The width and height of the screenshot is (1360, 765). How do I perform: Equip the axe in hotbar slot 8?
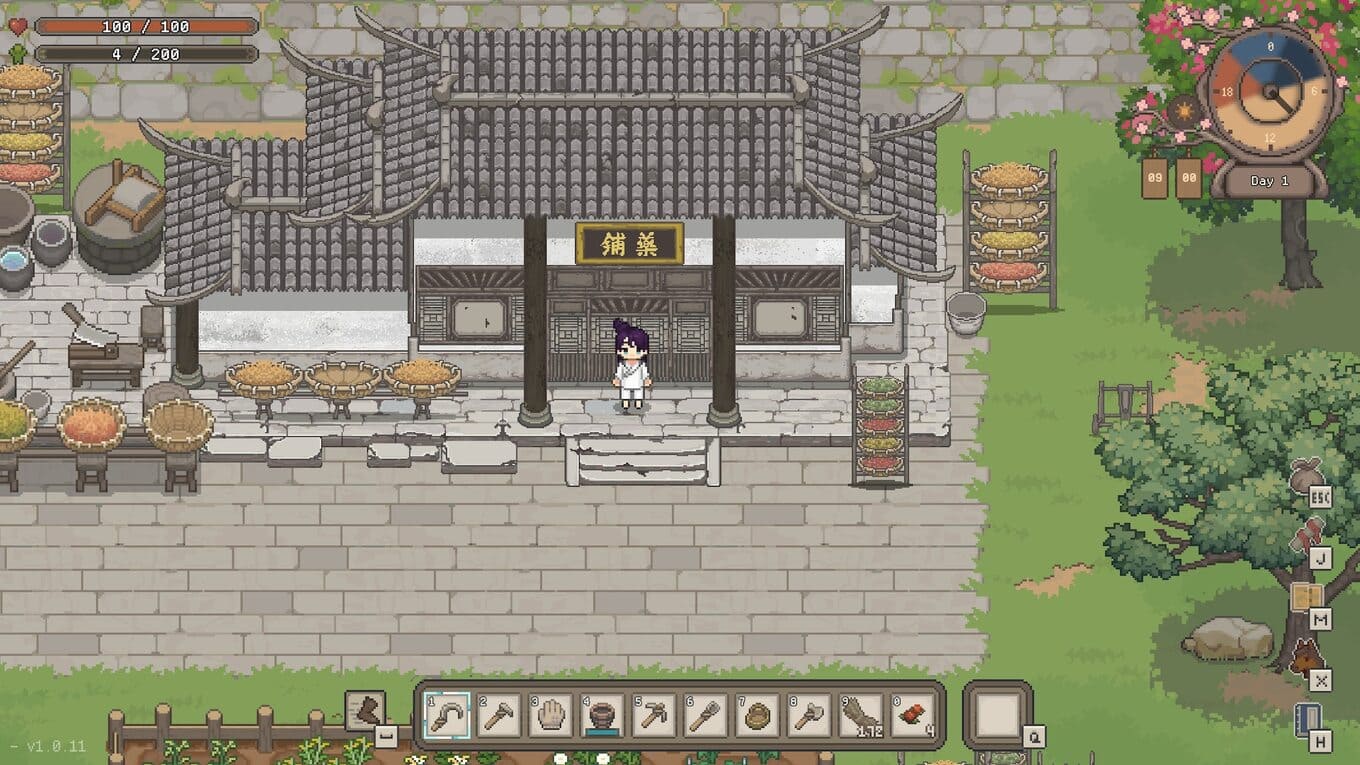[810, 715]
